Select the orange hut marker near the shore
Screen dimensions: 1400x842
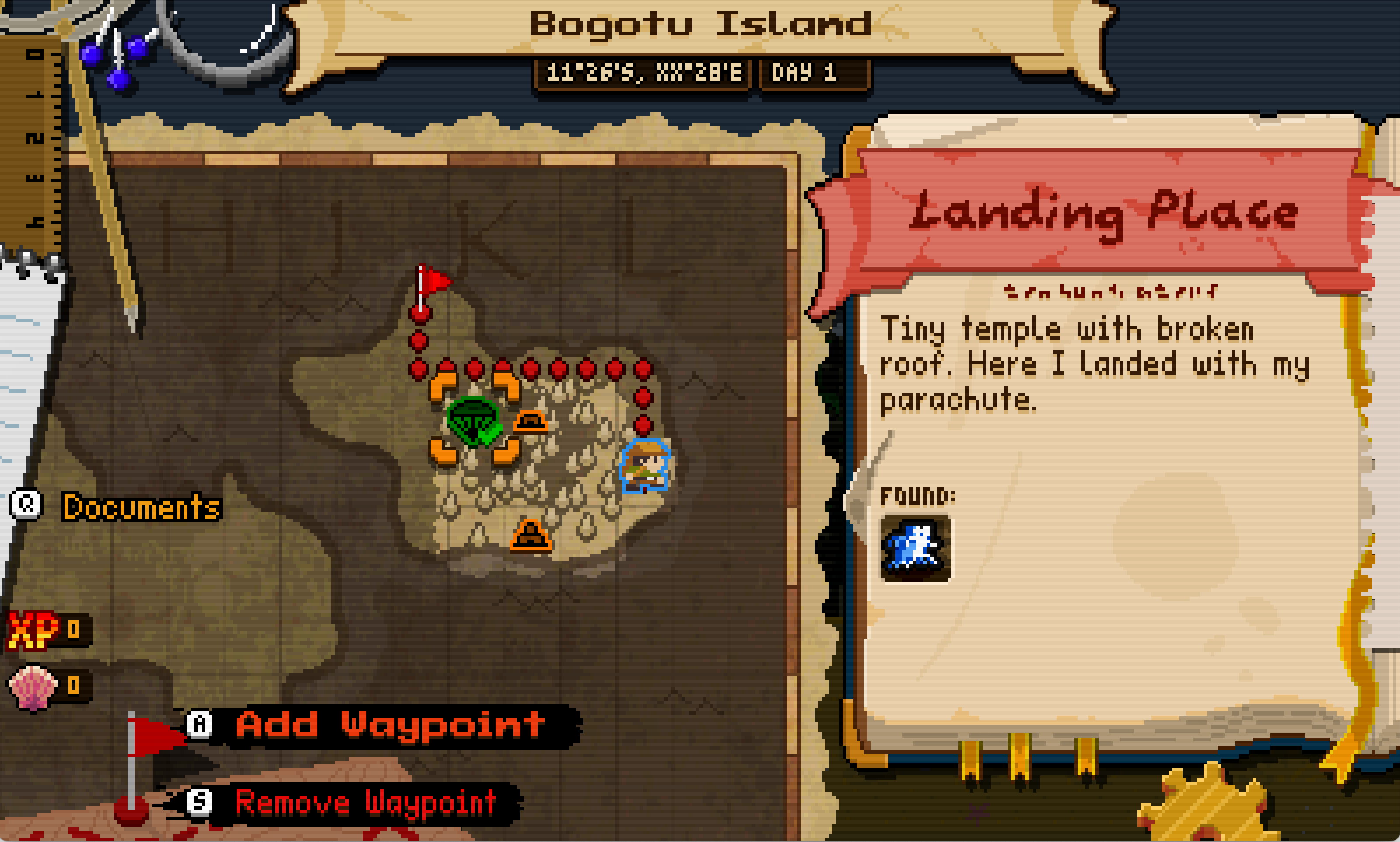[531, 536]
